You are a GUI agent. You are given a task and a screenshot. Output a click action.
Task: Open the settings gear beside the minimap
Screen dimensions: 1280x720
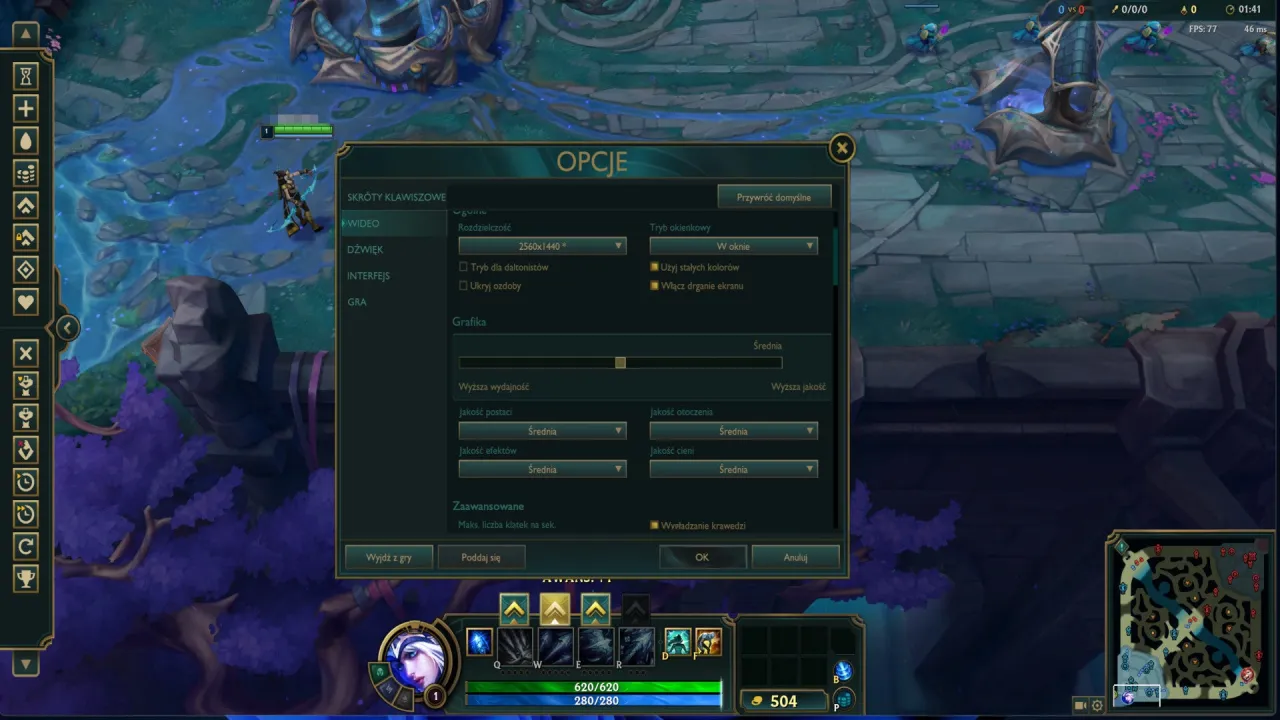click(1098, 705)
